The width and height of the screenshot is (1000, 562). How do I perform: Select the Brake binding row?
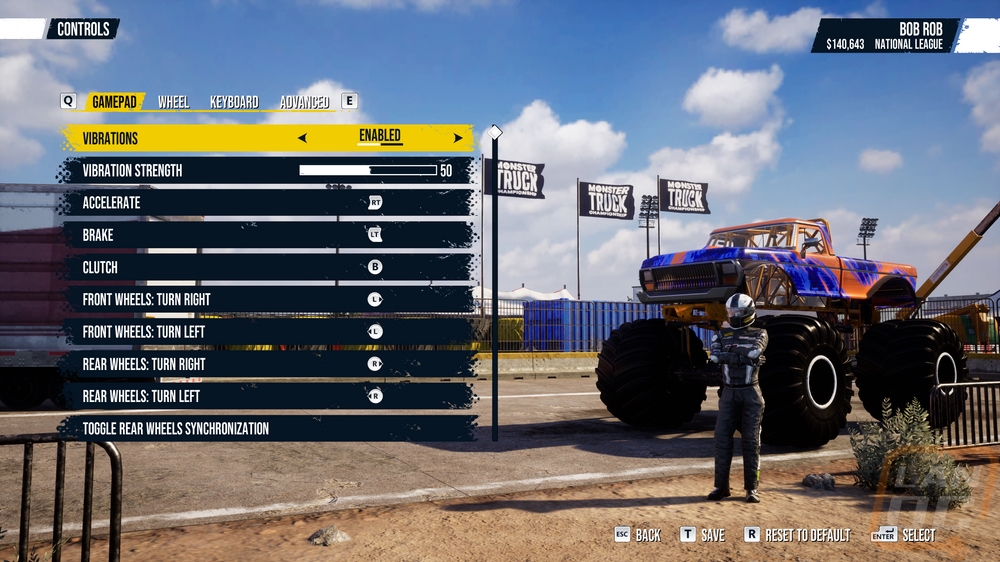tap(268, 235)
